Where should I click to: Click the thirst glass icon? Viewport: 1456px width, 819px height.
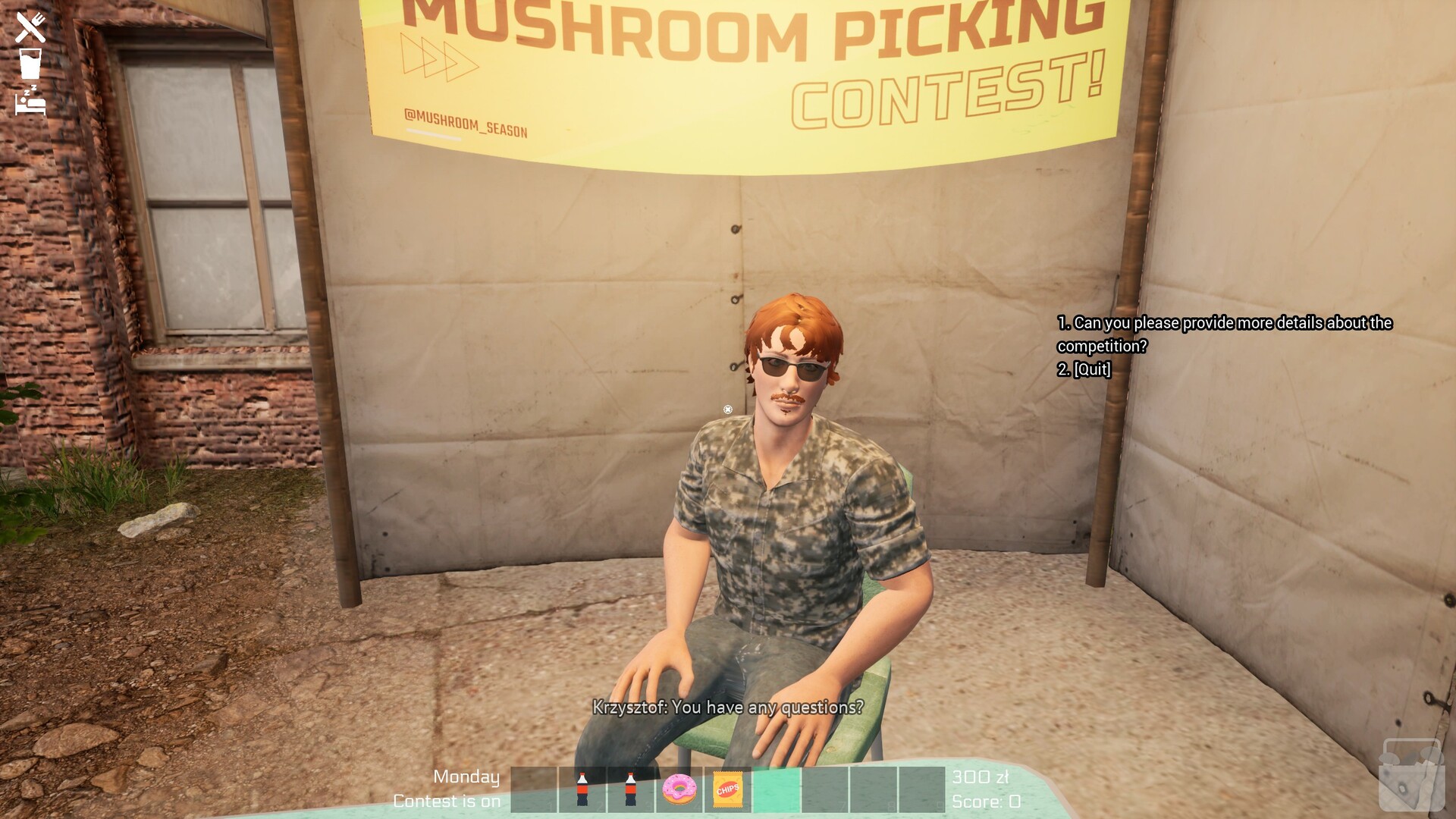29,64
